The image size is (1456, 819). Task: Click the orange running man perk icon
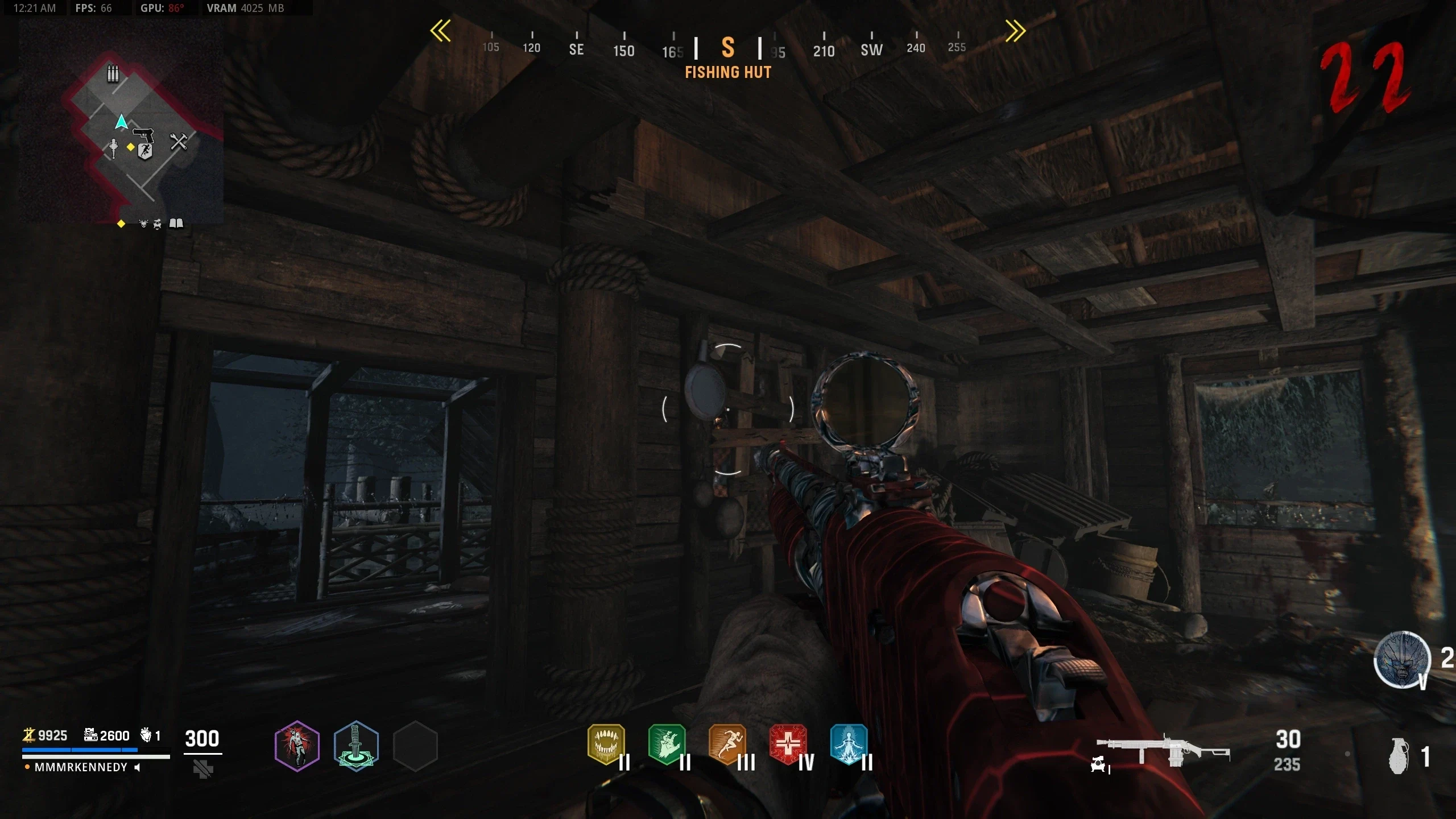click(727, 743)
